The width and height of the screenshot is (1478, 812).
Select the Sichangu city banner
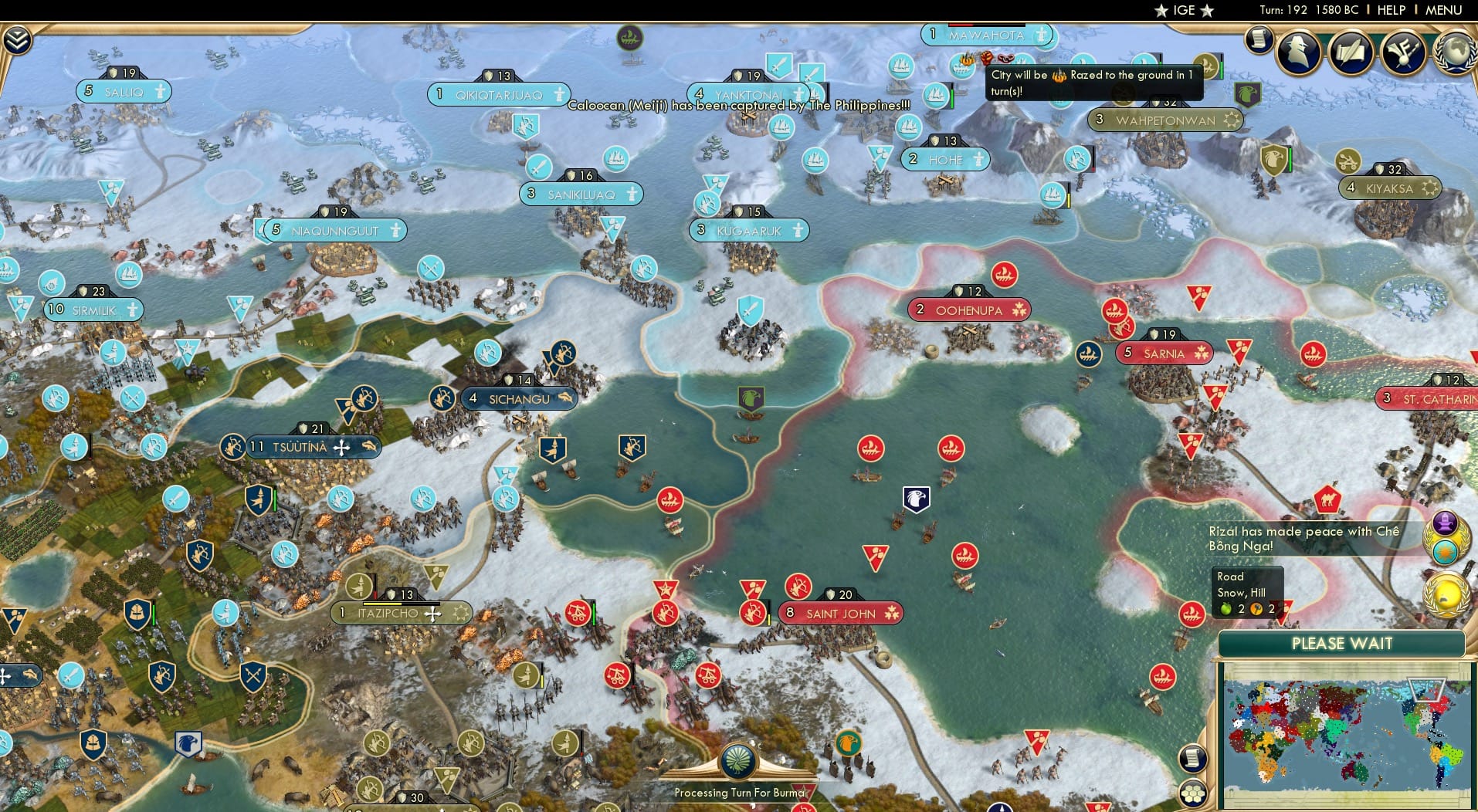(x=519, y=399)
